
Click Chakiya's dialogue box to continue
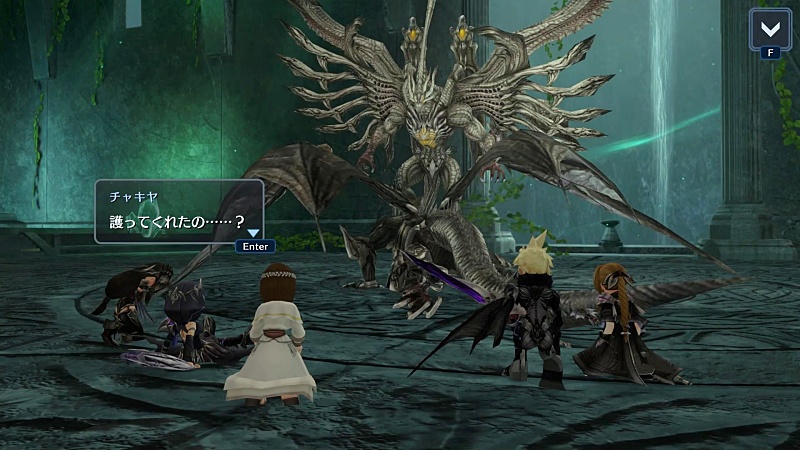click(178, 211)
